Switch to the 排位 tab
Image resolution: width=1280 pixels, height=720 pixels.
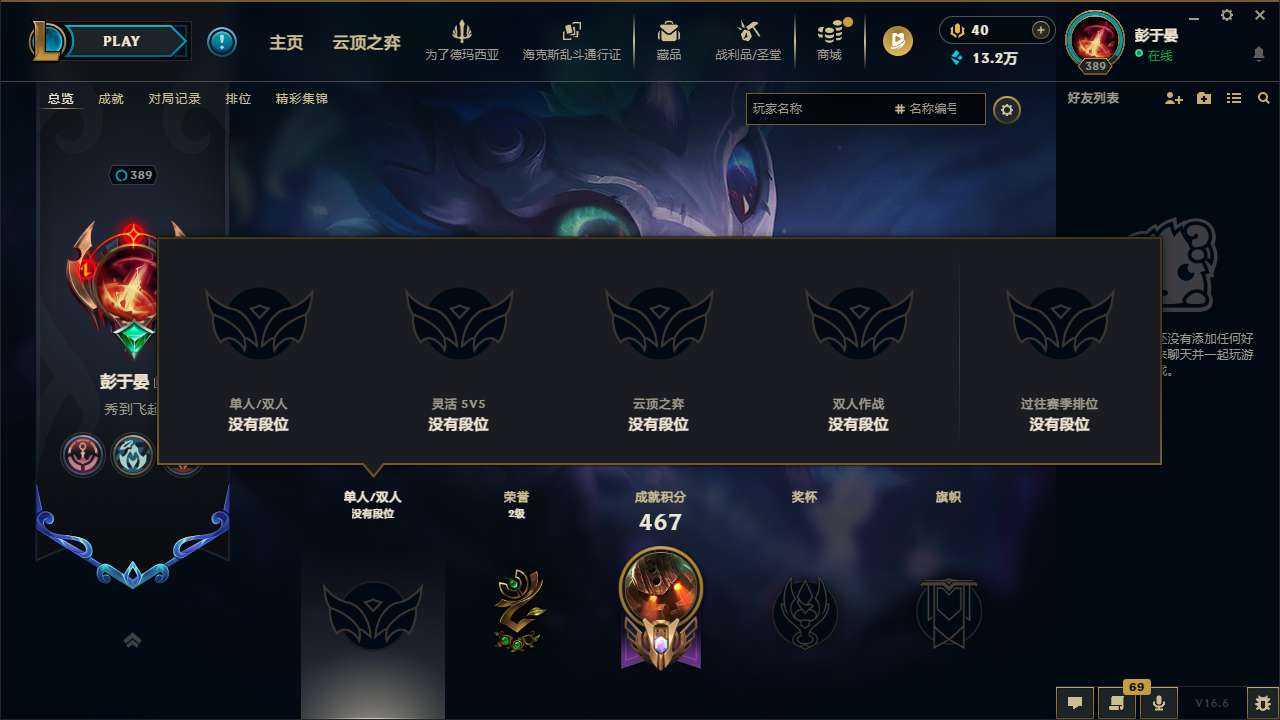point(238,99)
